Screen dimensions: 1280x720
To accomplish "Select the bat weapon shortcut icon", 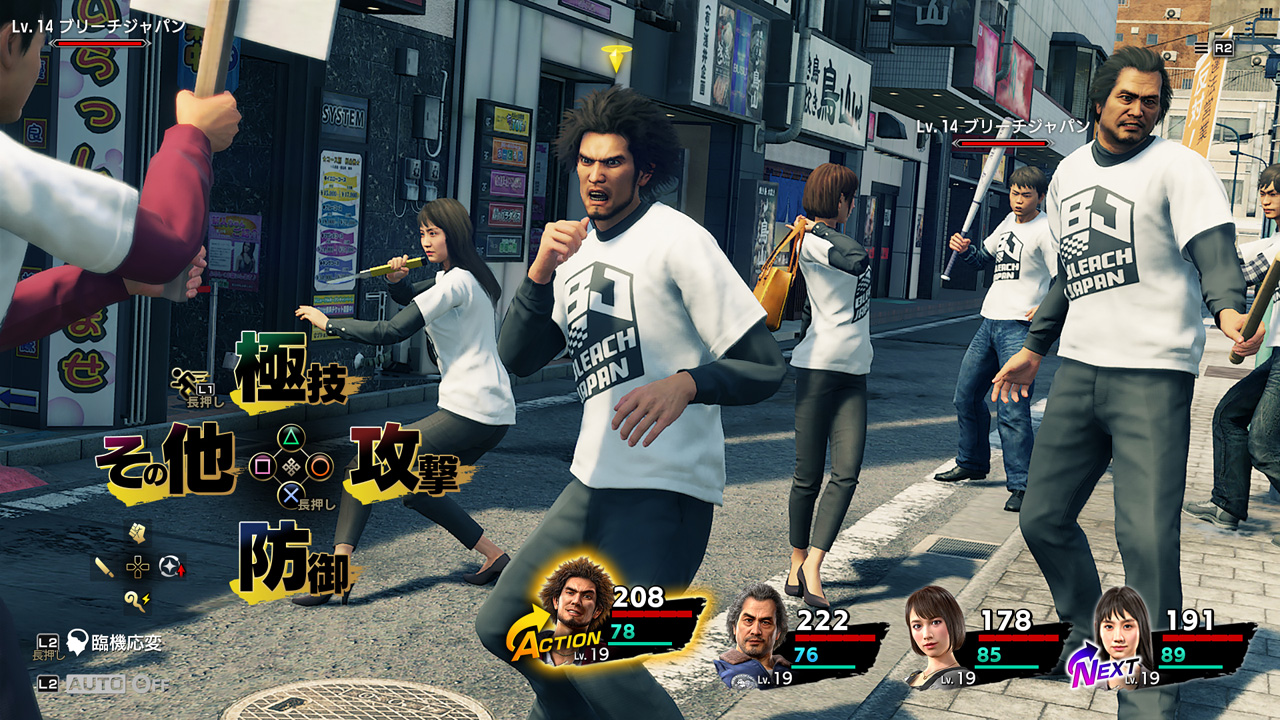I will click(104, 568).
